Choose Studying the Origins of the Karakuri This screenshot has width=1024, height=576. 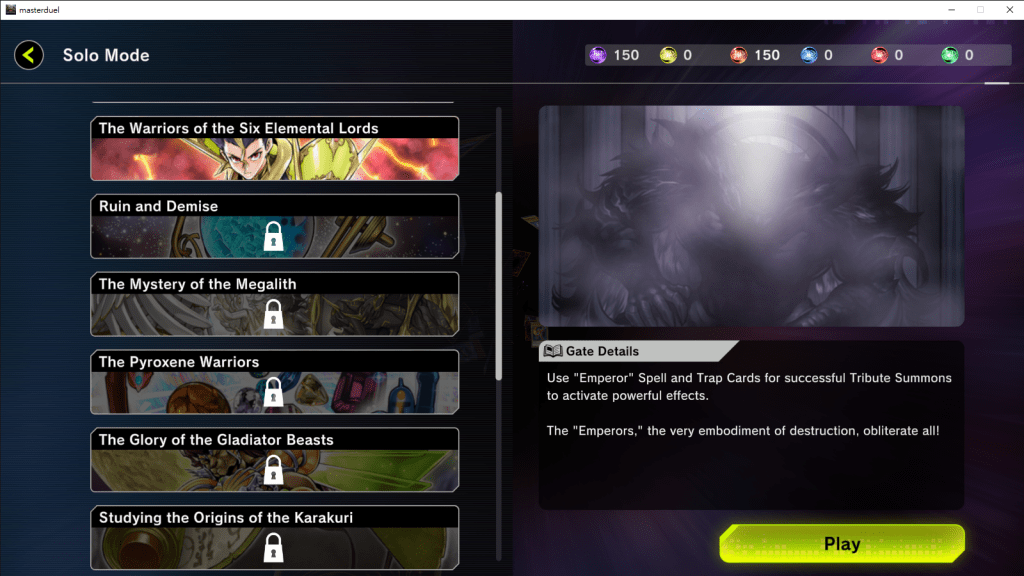tap(275, 538)
